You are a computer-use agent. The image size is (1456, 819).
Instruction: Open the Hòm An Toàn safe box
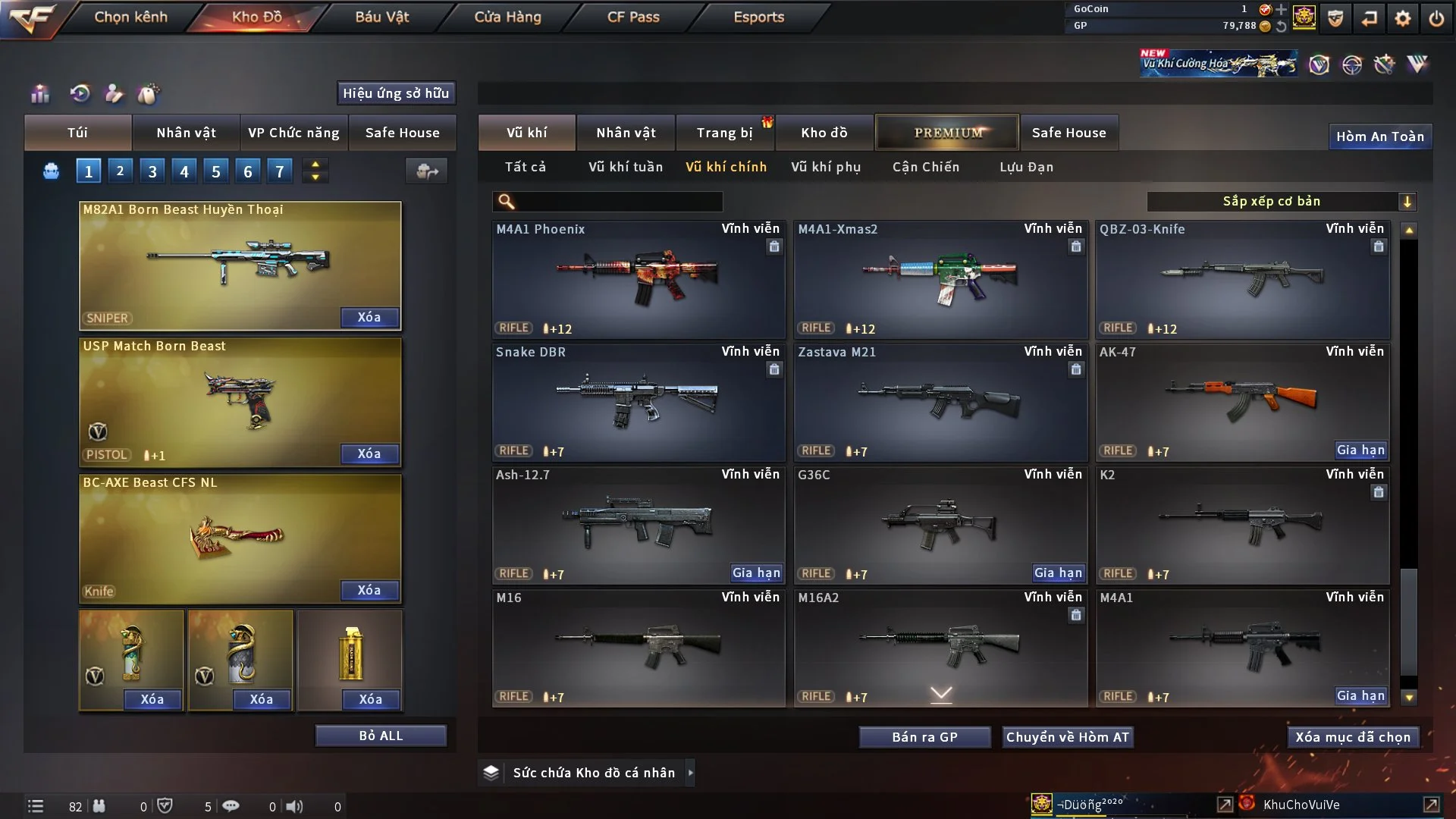1379,136
